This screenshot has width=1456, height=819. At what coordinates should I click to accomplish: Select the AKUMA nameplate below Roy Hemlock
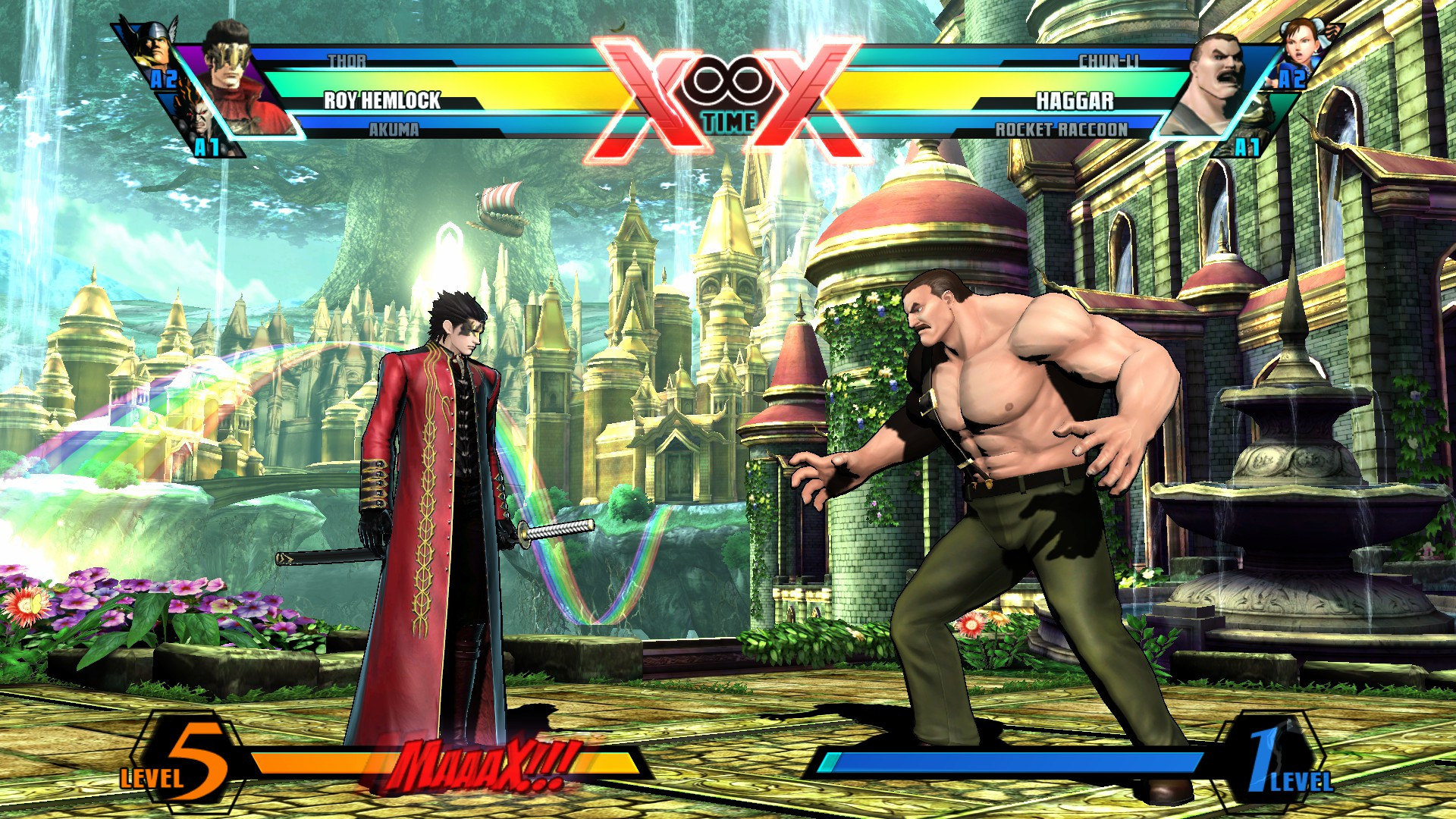[395, 130]
